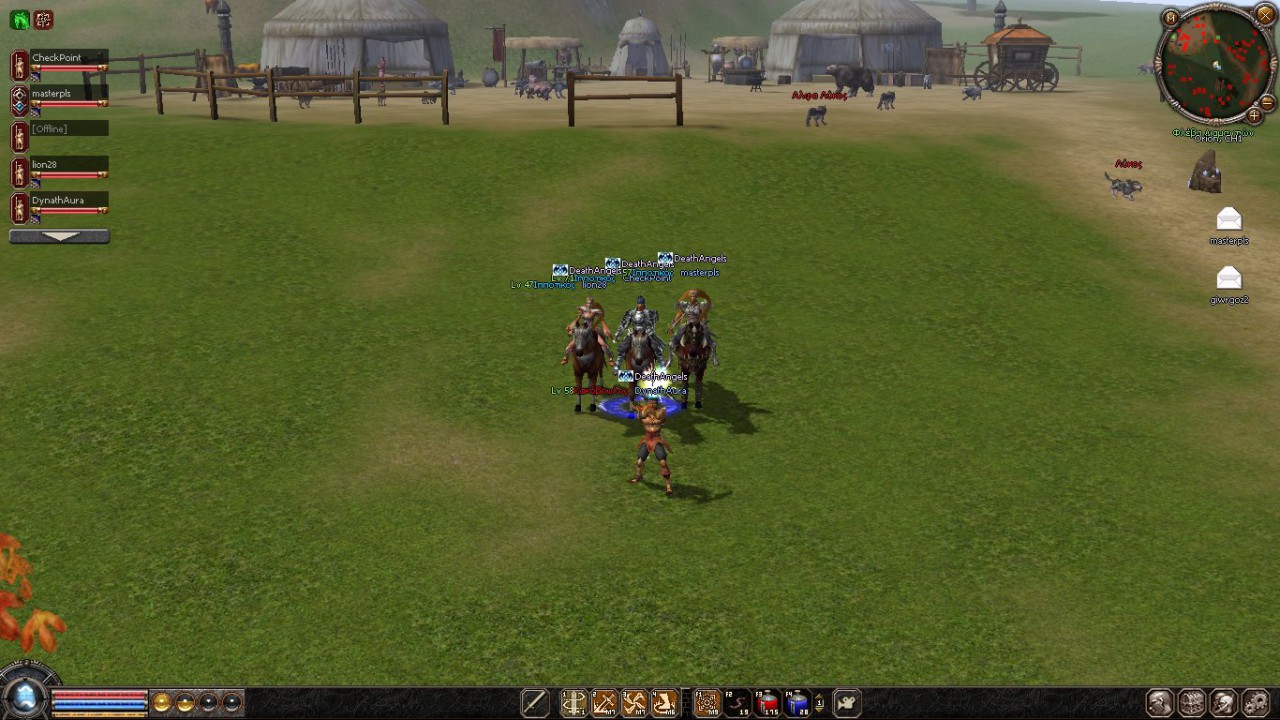
Task: Collapse the party list with the arrow bar
Action: coord(59,237)
